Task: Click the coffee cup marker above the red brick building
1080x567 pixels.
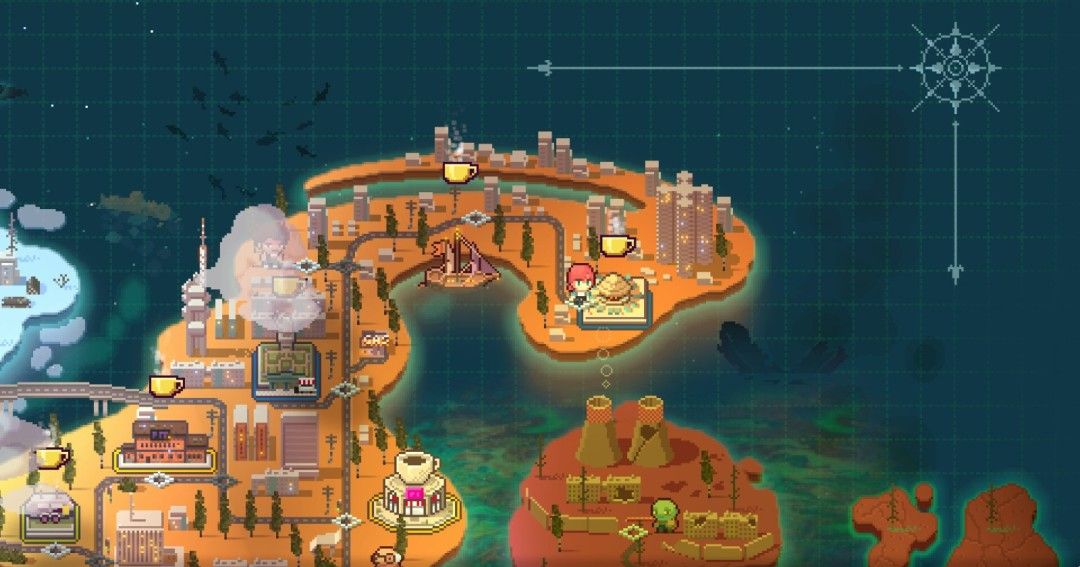Action: point(166,385)
